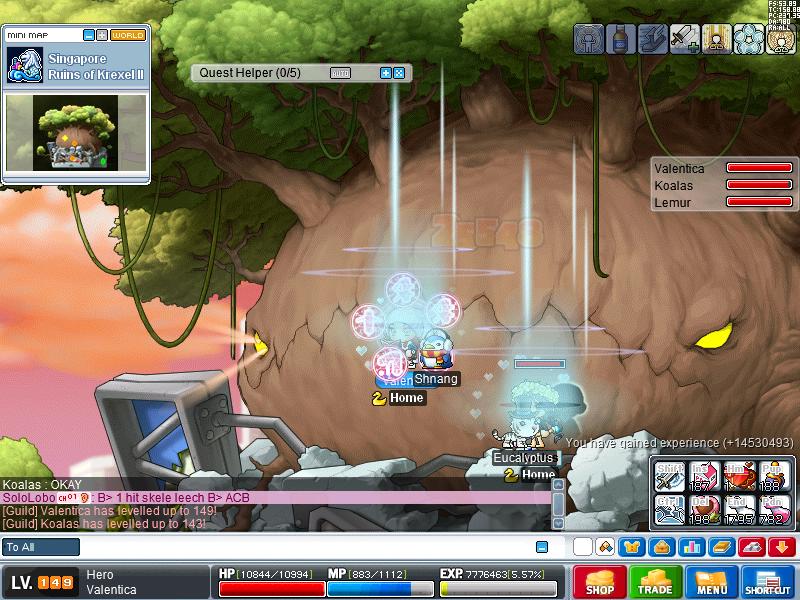800x600 pixels.
Task: Minimize the minimap window
Action: point(89,35)
